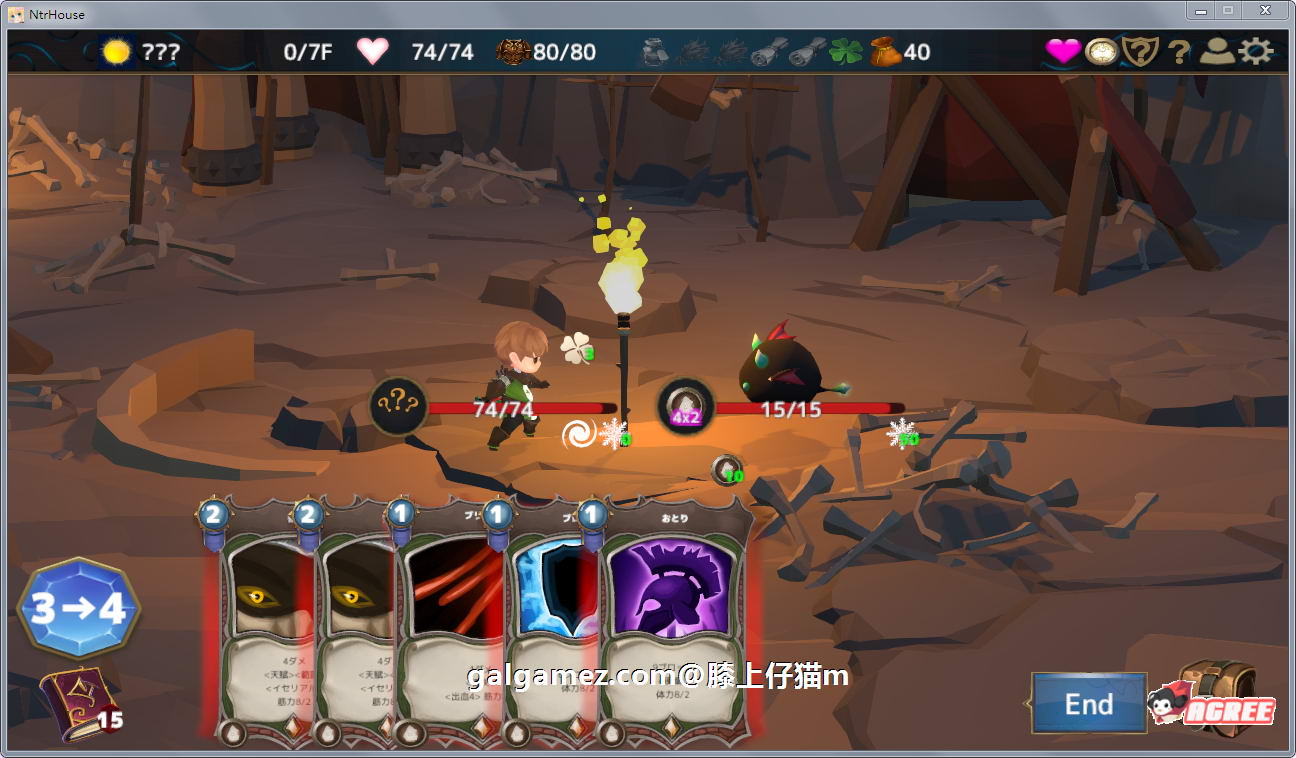Close the NtrHouse window
The width and height of the screenshot is (1296, 758).
click(x=1265, y=11)
